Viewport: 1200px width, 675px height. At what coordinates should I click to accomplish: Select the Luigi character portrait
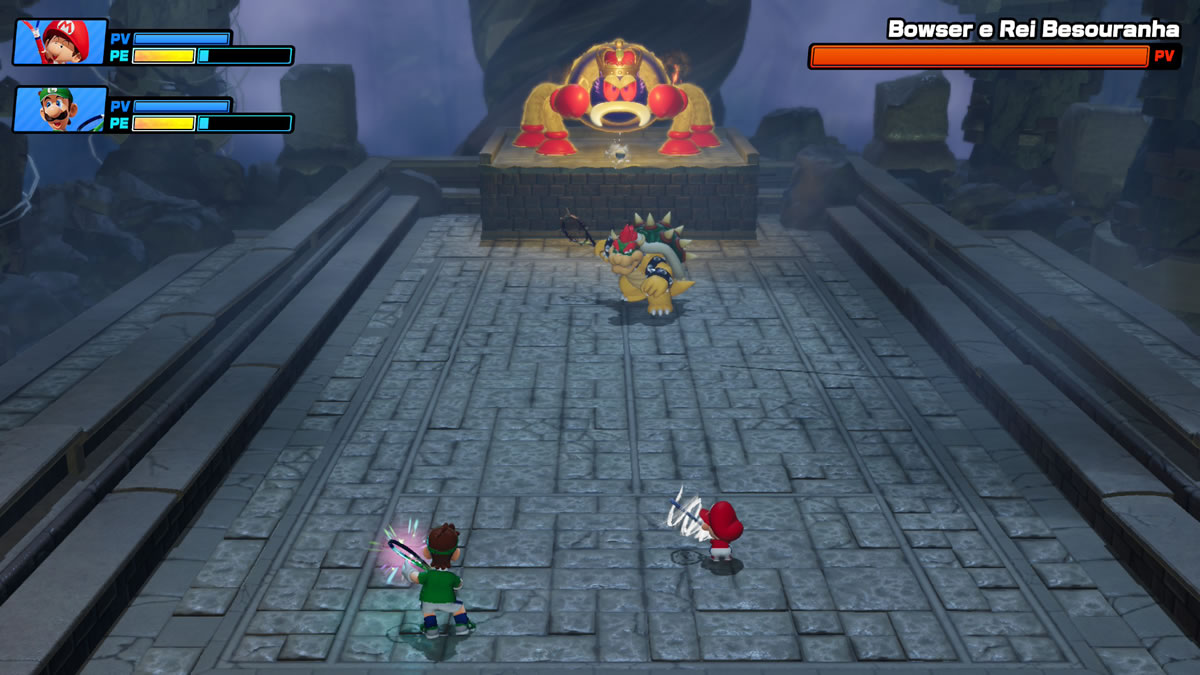coord(60,109)
